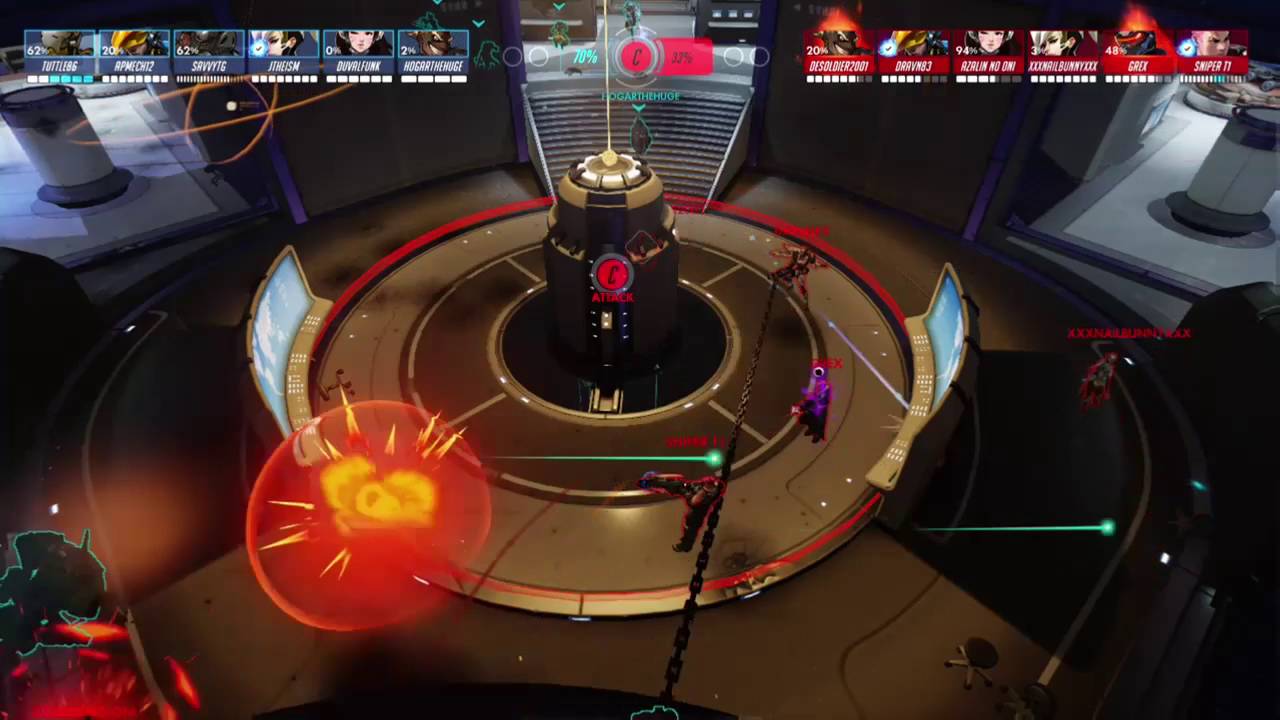The height and width of the screenshot is (720, 1280).
Task: Select TUTTLE86's hero portrait
Action: coord(59,43)
